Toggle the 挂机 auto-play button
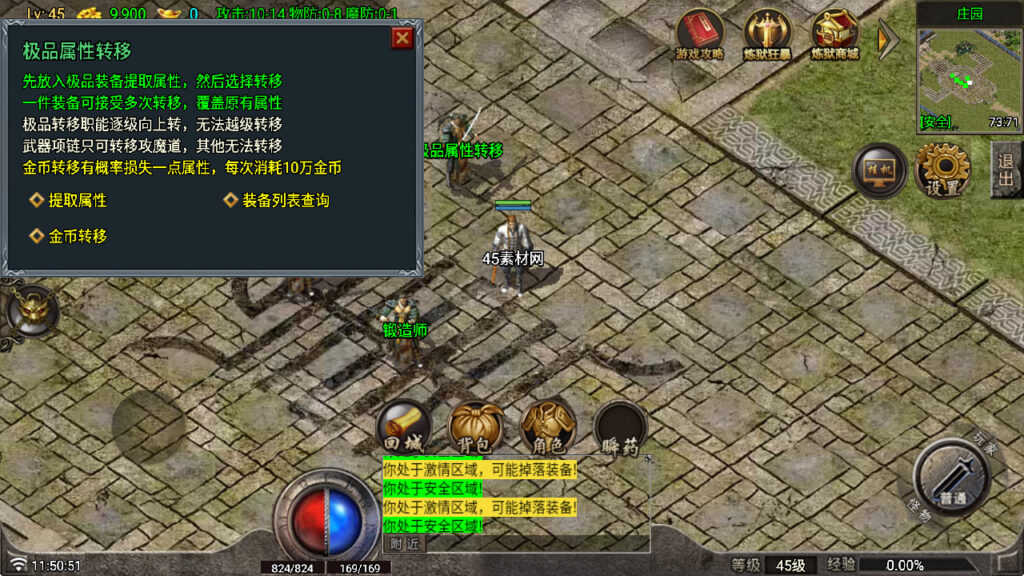1024x576 pixels. 879,170
